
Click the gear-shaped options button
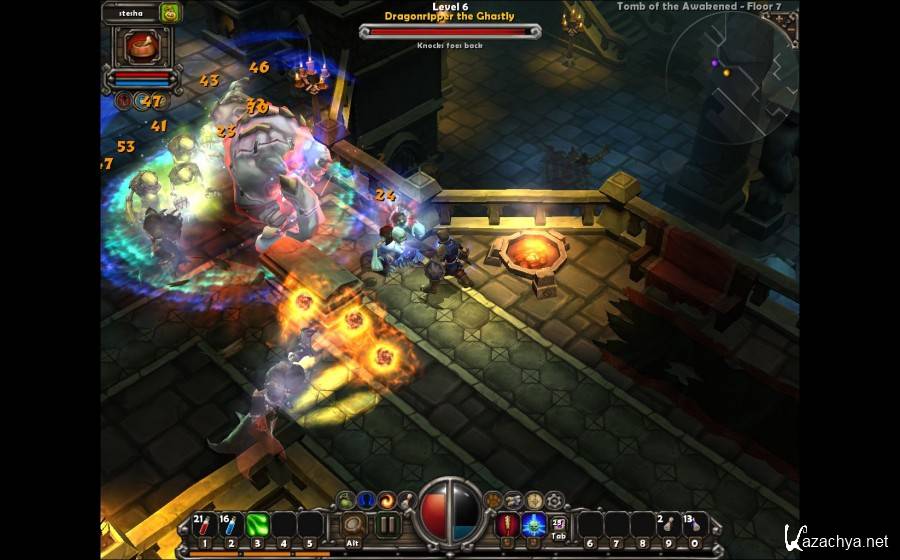tap(553, 499)
